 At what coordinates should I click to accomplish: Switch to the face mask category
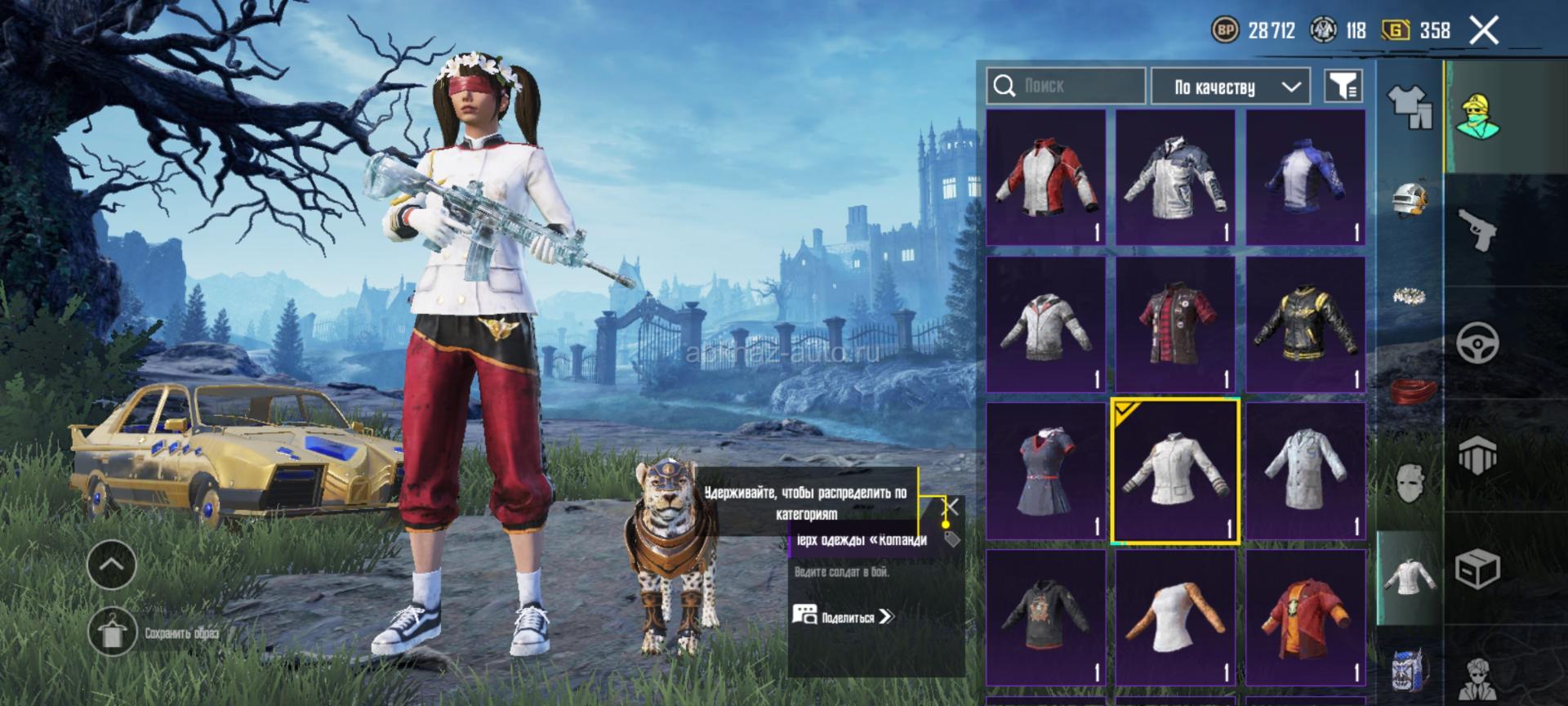click(1410, 483)
